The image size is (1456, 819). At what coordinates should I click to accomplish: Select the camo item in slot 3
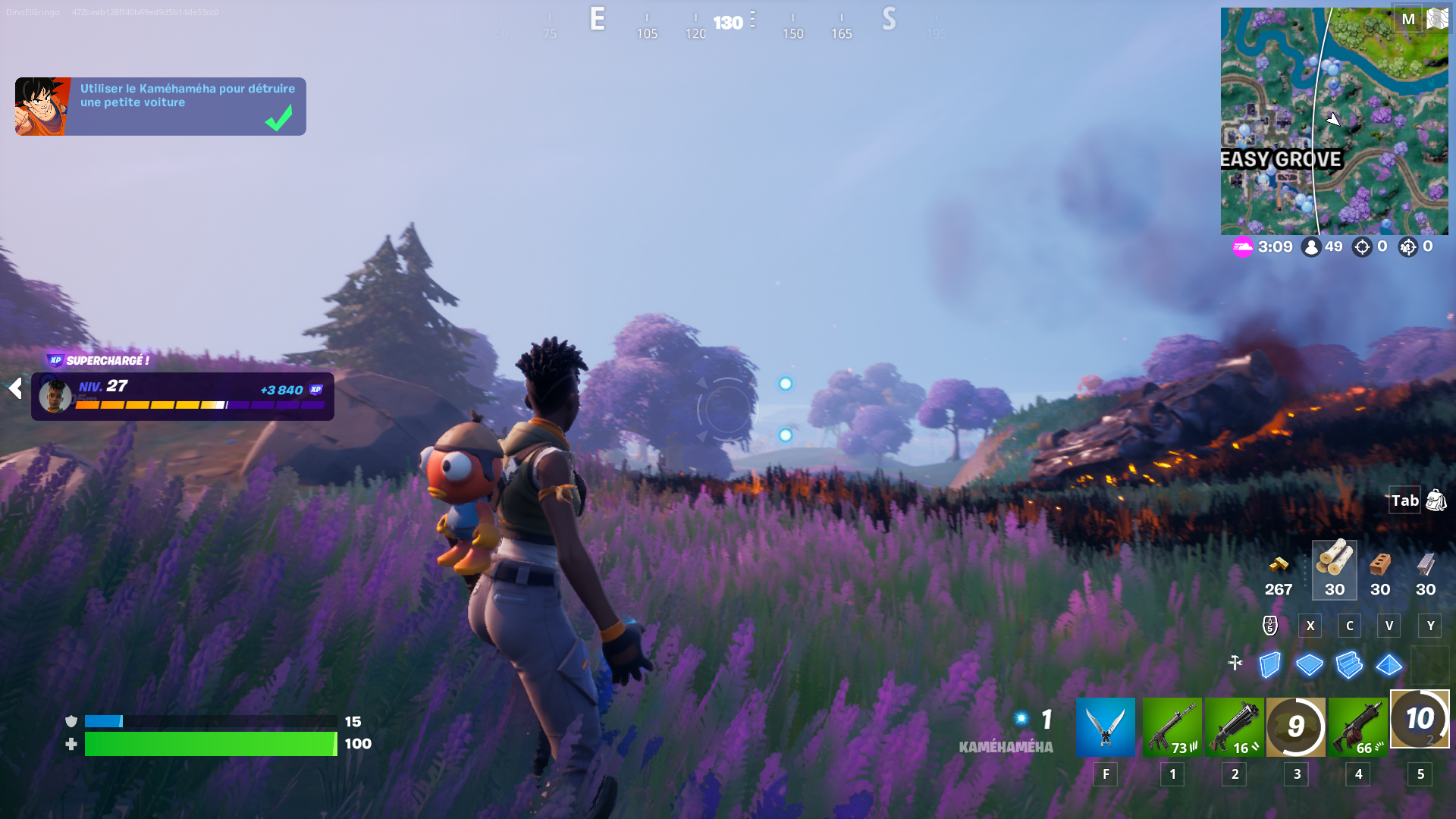point(1296,726)
